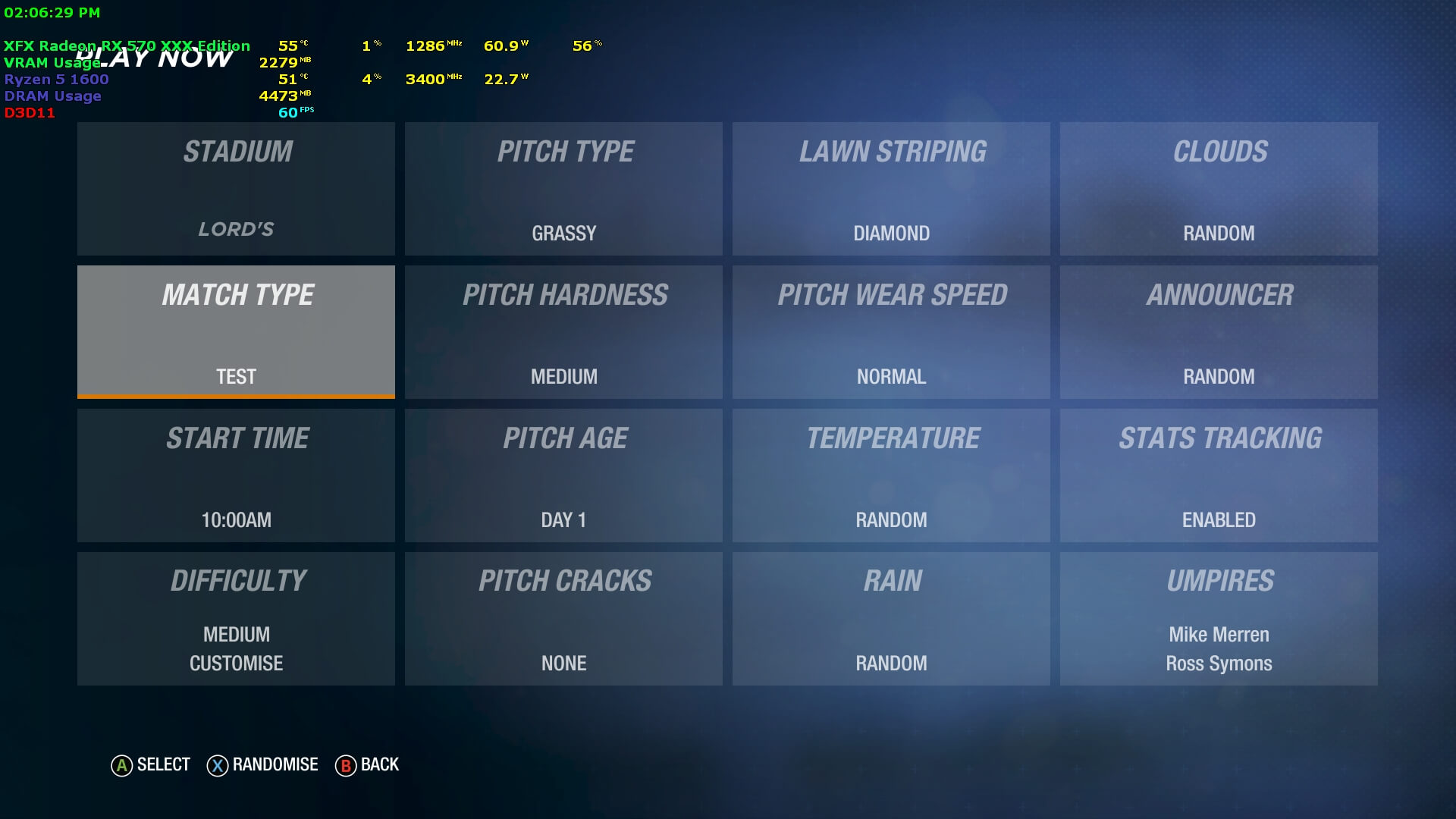Select the Pitch Wear Speed tile

point(891,332)
